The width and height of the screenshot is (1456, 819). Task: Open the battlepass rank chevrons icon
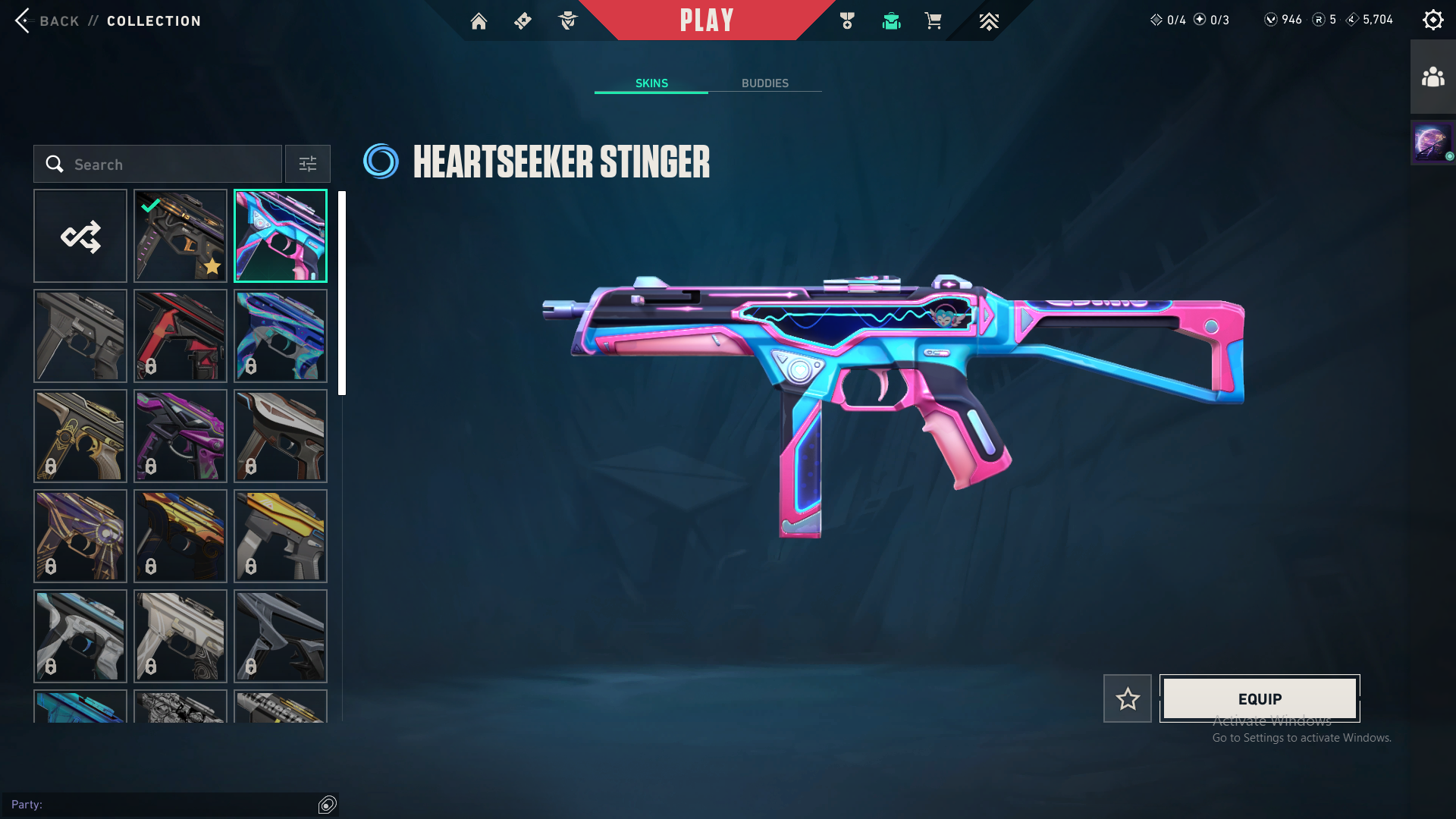[989, 21]
